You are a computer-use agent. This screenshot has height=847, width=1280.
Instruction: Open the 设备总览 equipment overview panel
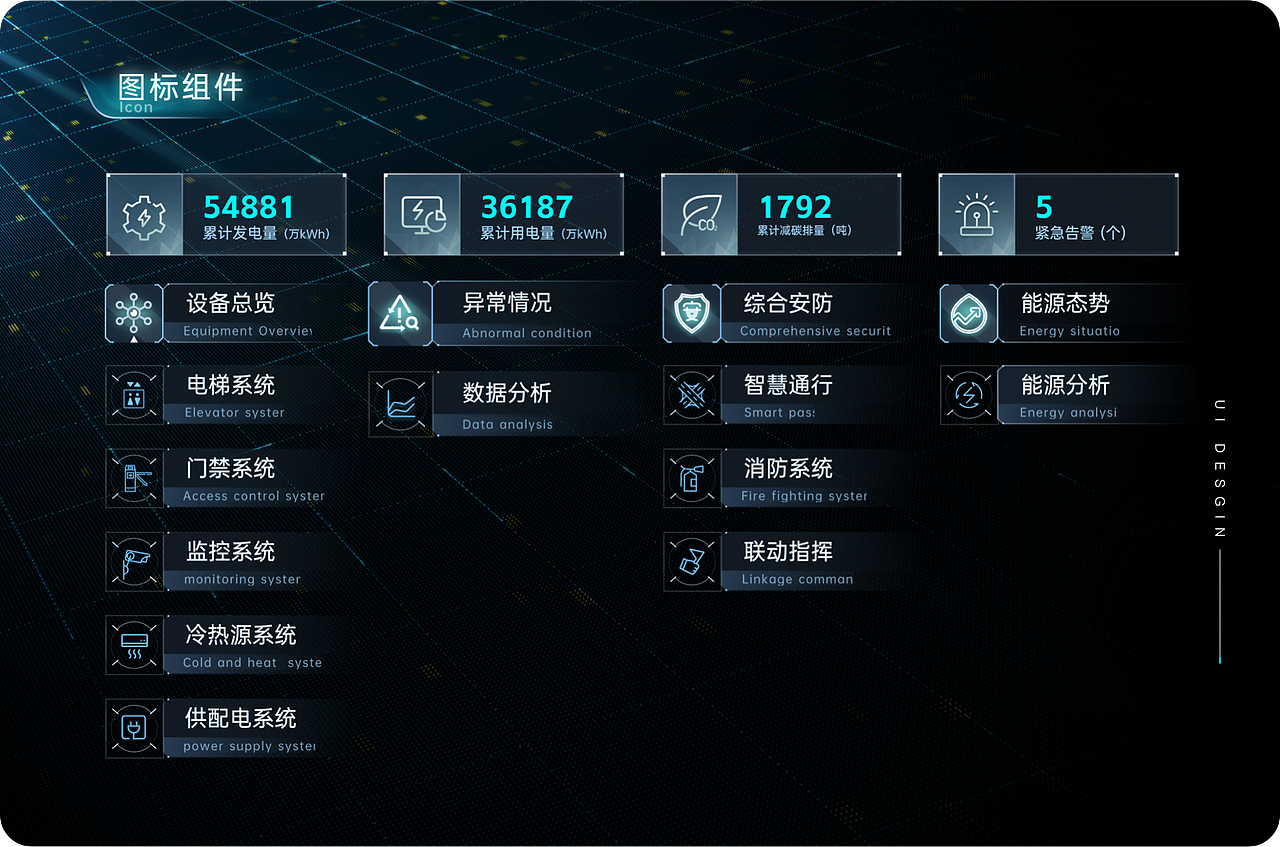pyautogui.click(x=134, y=313)
